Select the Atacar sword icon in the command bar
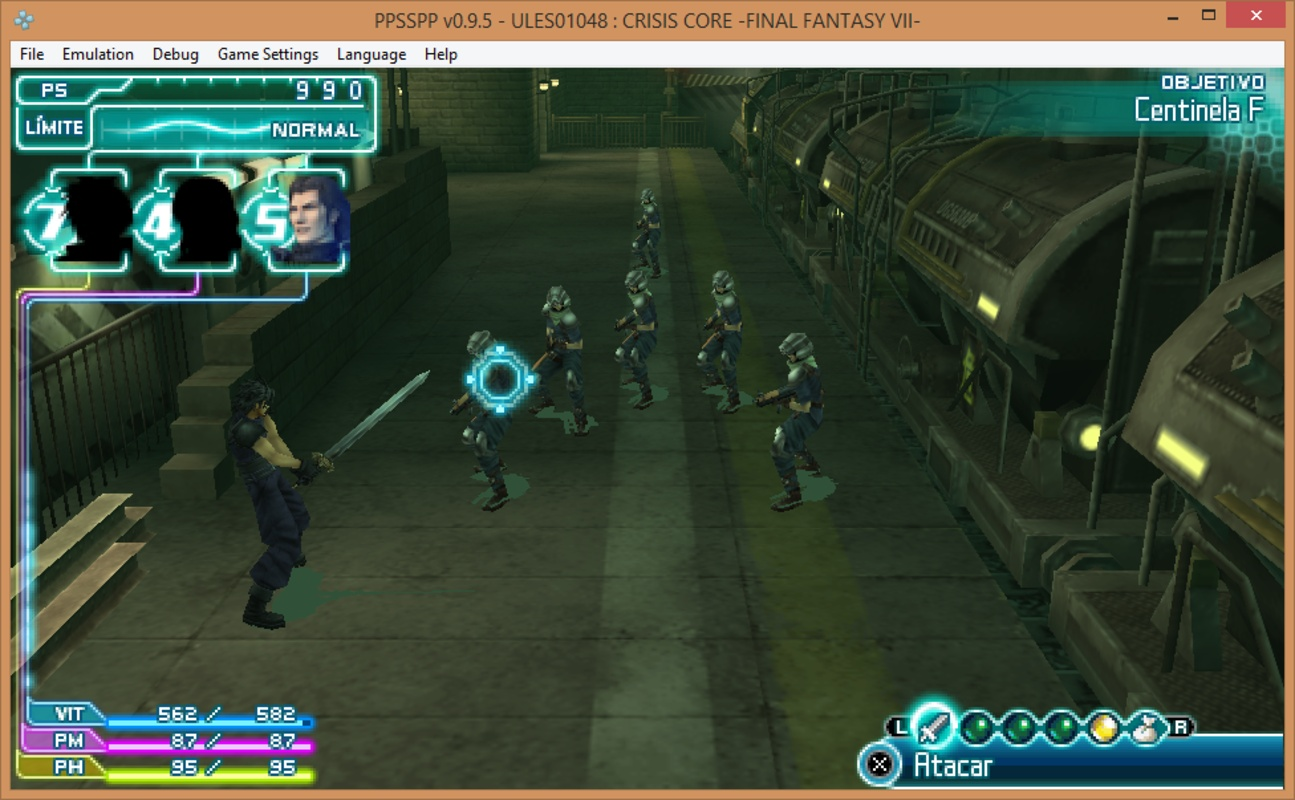Screen dimensions: 1295x800 (934, 725)
